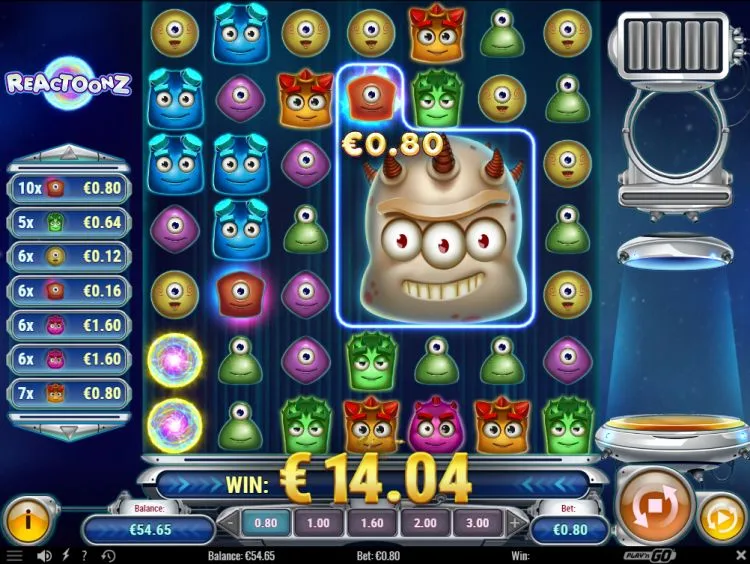Pick the 2.00 bet amount

tap(424, 522)
